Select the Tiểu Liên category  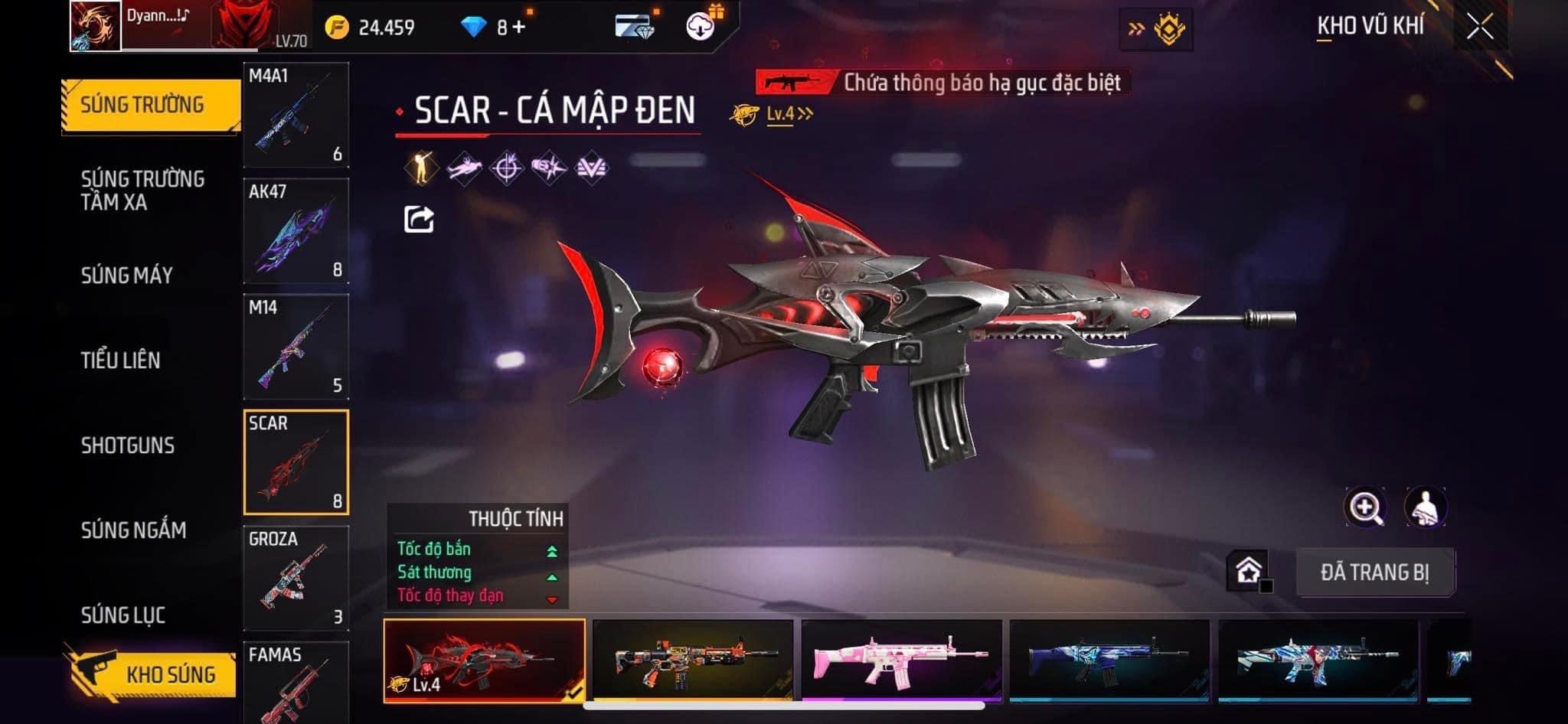[121, 360]
